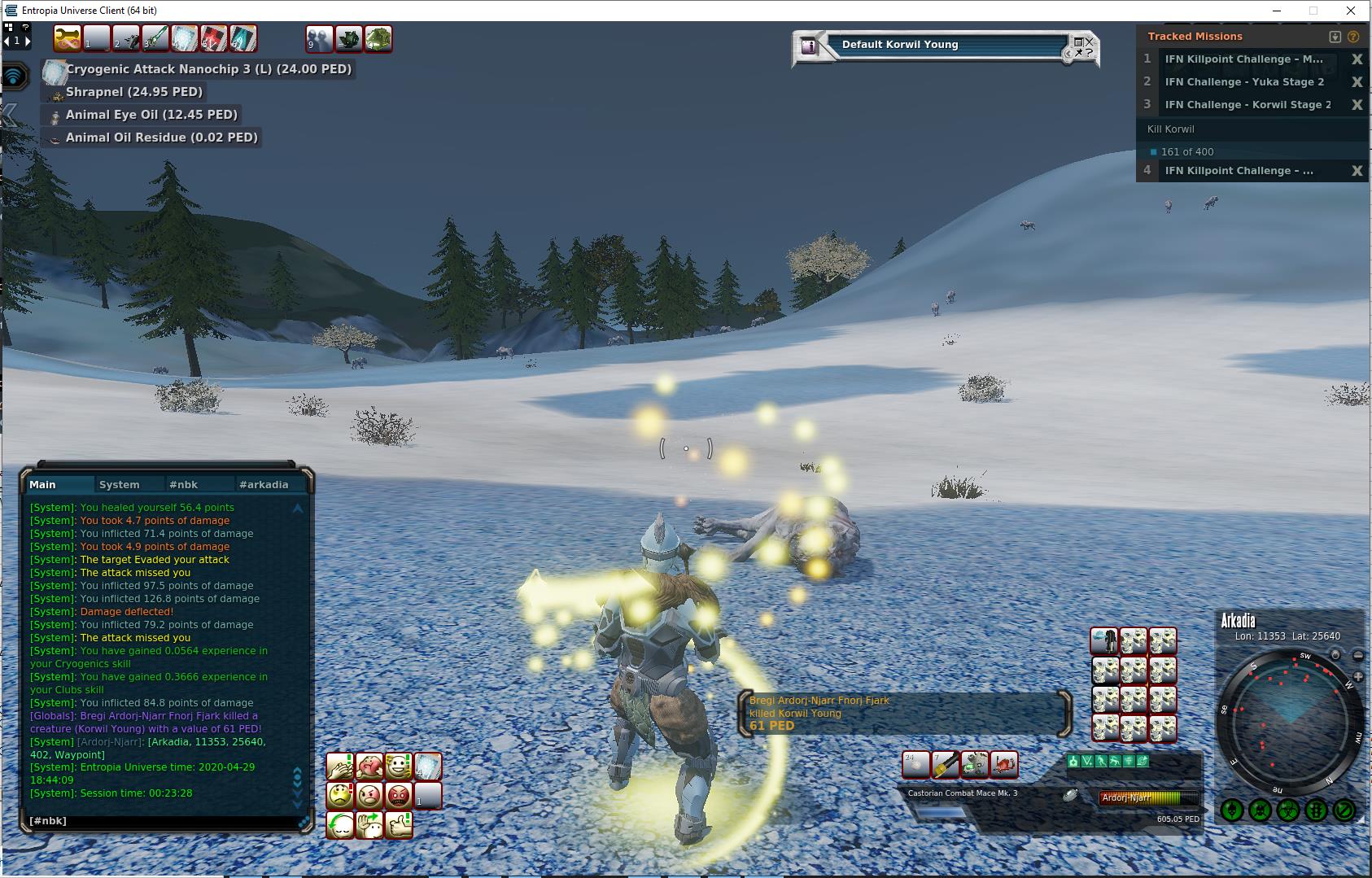Open the #nbk chat tab
Image resolution: width=1372 pixels, height=878 pixels.
[x=183, y=484]
